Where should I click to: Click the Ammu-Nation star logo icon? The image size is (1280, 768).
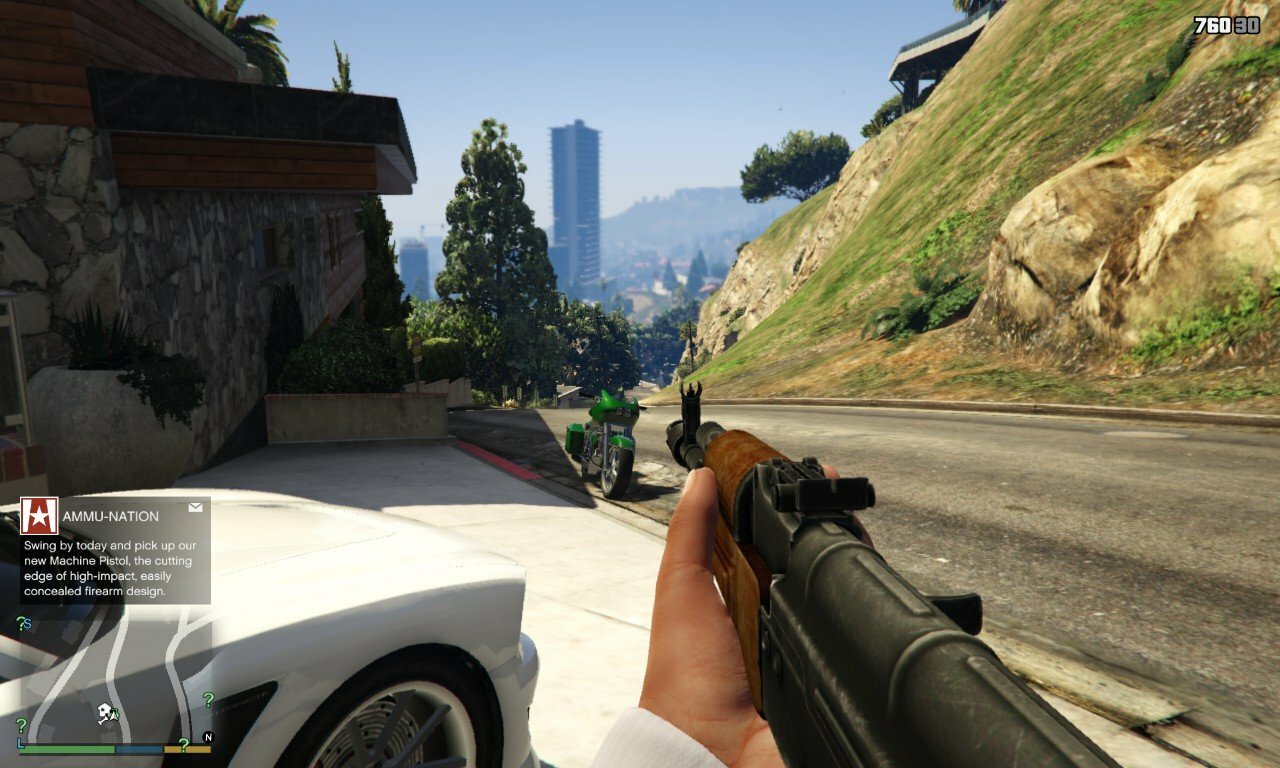coord(39,516)
